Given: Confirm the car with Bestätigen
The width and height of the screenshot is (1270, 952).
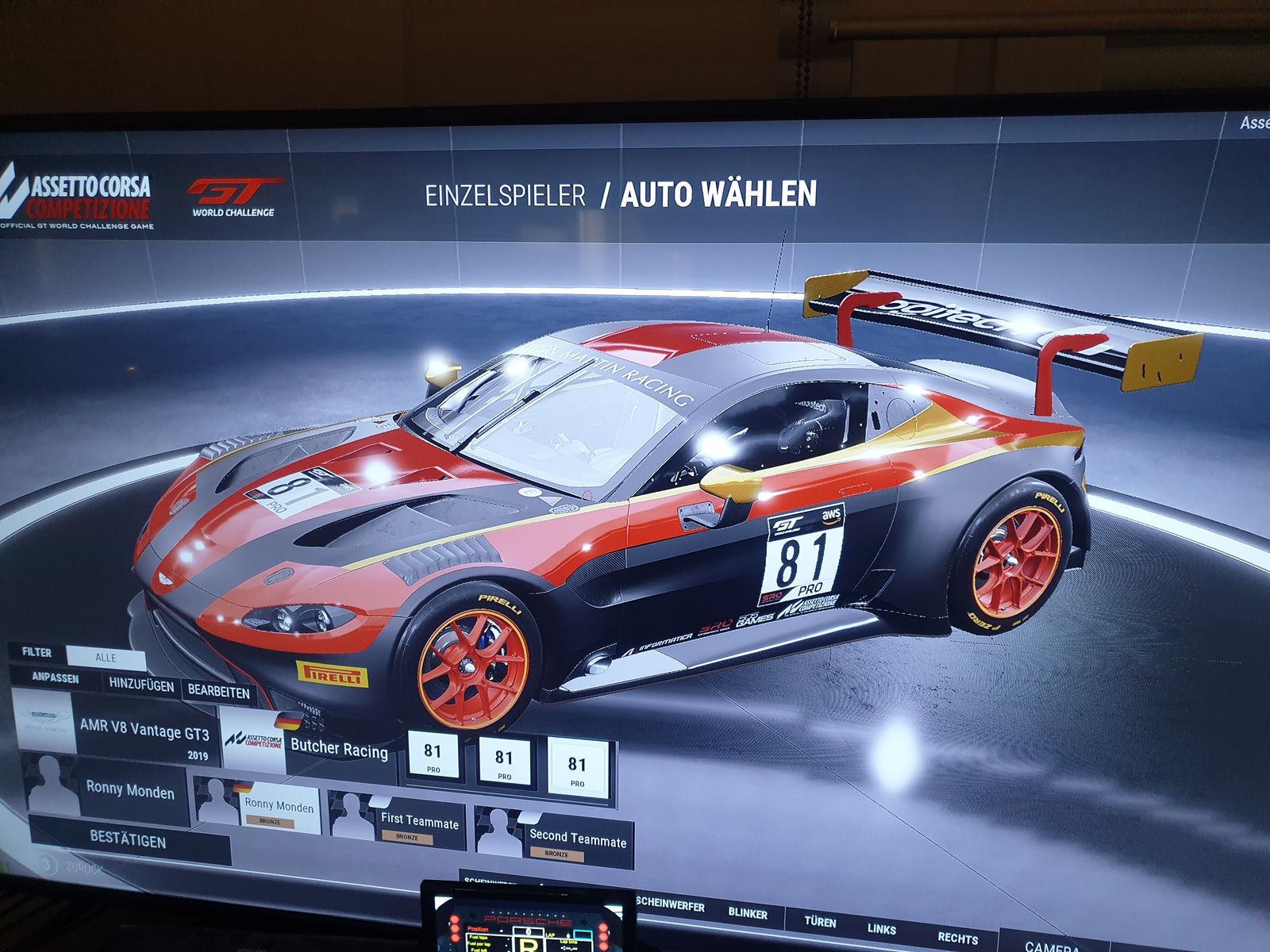Looking at the screenshot, I should tap(129, 839).
